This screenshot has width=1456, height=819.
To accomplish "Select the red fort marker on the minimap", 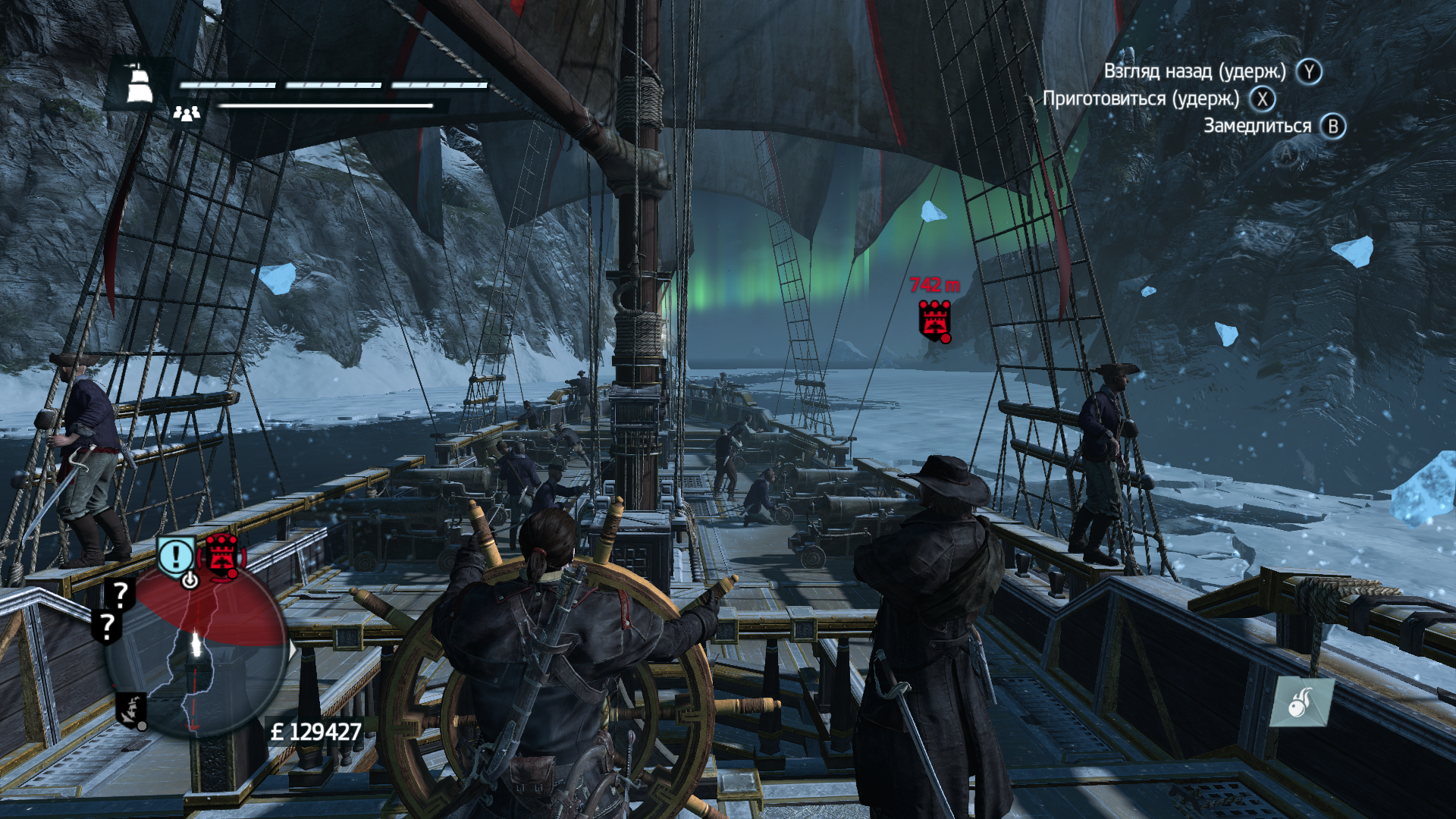I will (221, 554).
